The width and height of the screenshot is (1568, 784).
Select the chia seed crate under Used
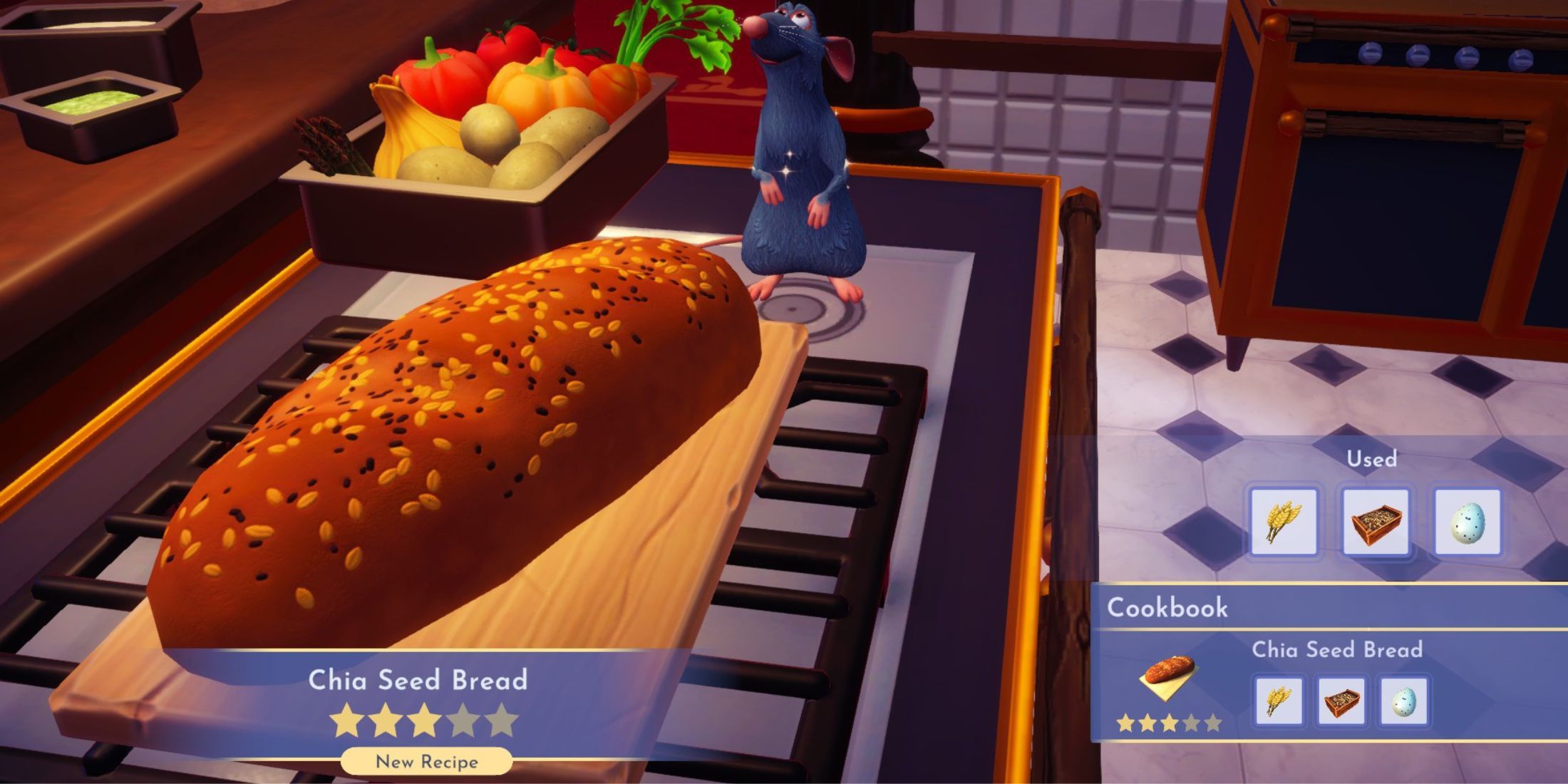click(x=1376, y=522)
